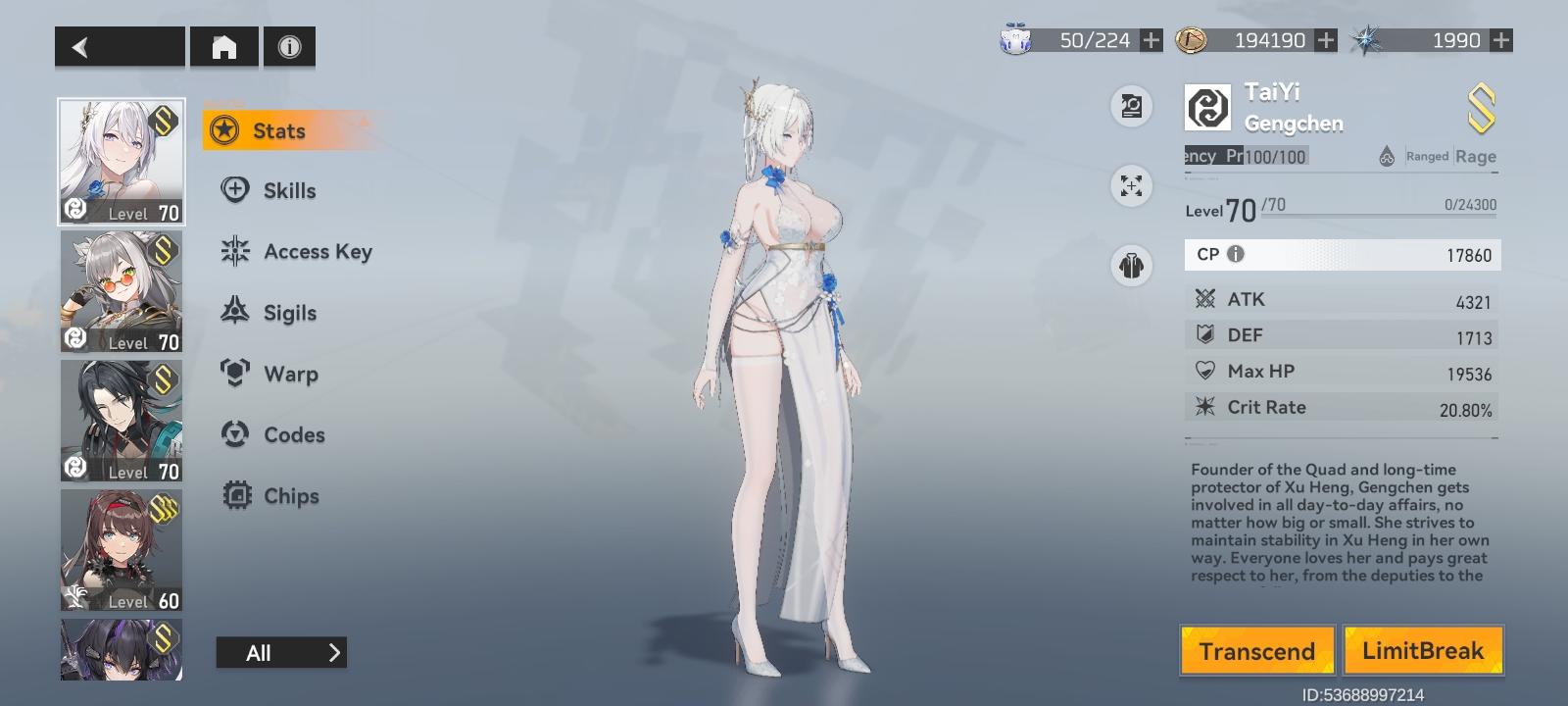Open the Access Key section
The height and width of the screenshot is (706, 1568).
point(234,251)
